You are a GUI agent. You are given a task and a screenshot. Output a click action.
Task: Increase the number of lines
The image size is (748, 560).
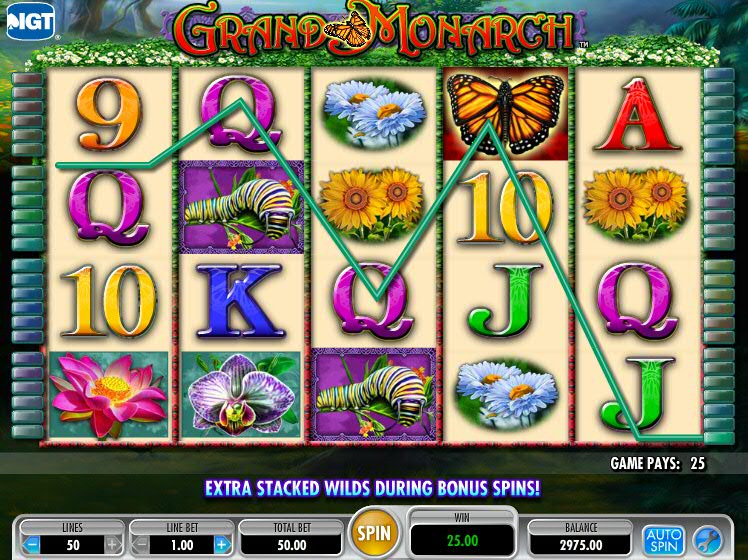pyautogui.click(x=113, y=545)
